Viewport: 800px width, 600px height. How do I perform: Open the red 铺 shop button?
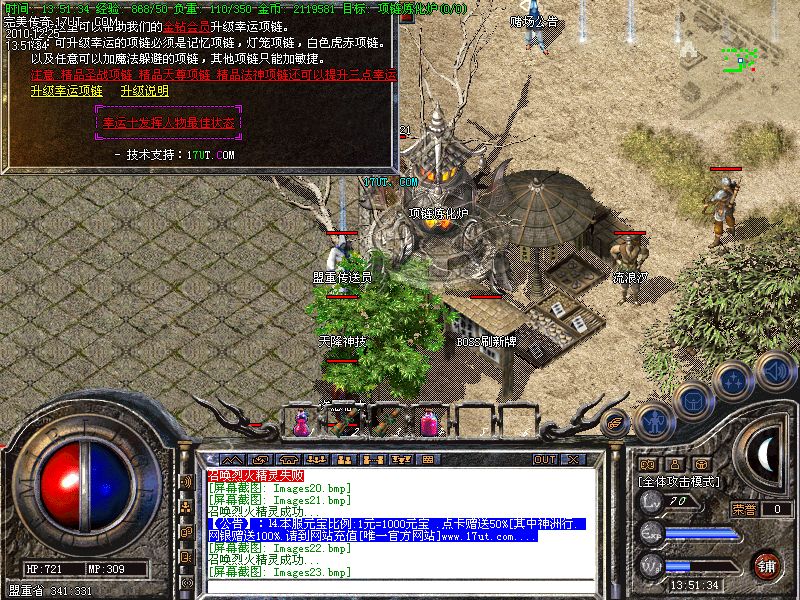coord(767,563)
